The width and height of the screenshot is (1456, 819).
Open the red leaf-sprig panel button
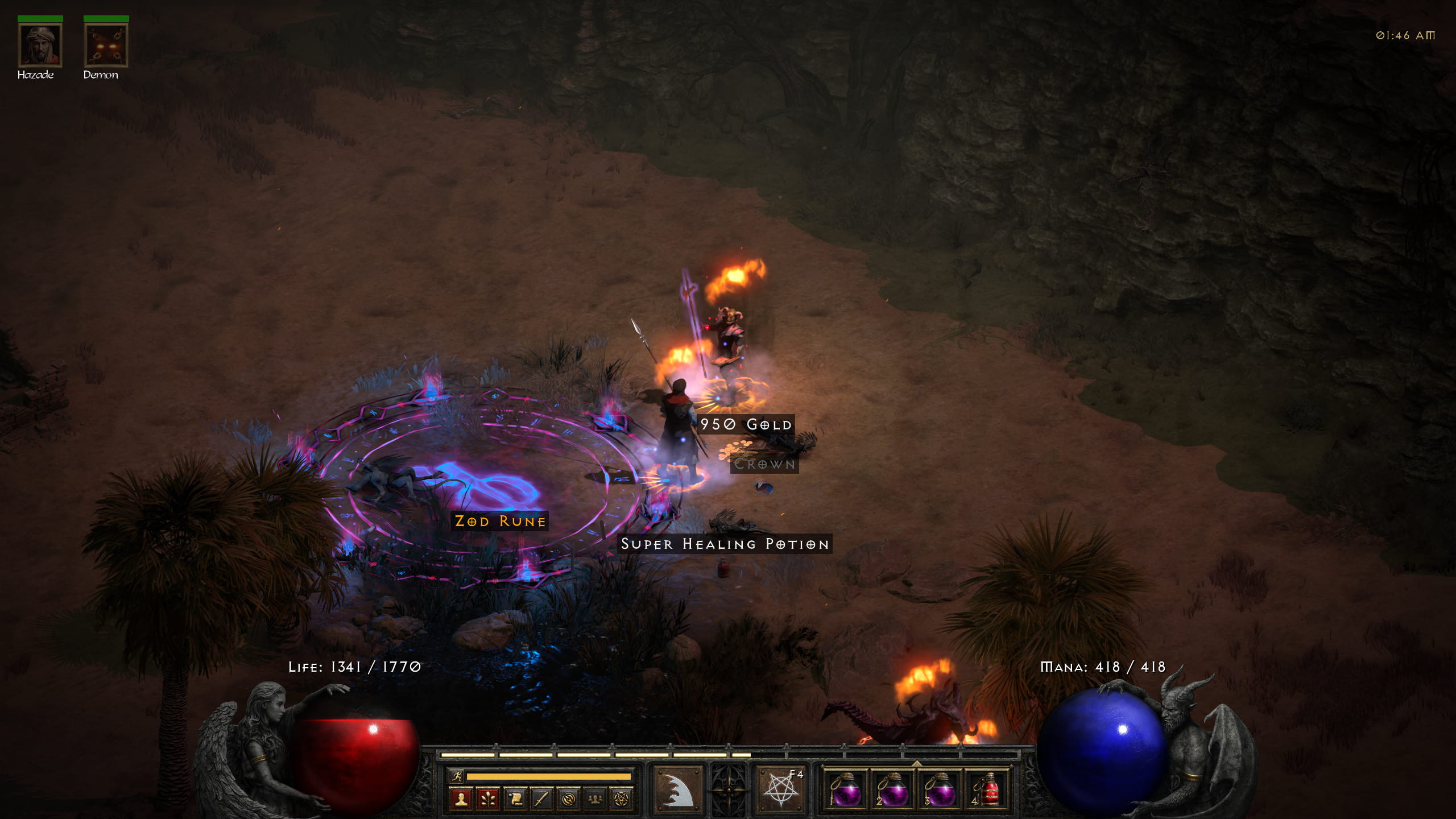coord(488,800)
